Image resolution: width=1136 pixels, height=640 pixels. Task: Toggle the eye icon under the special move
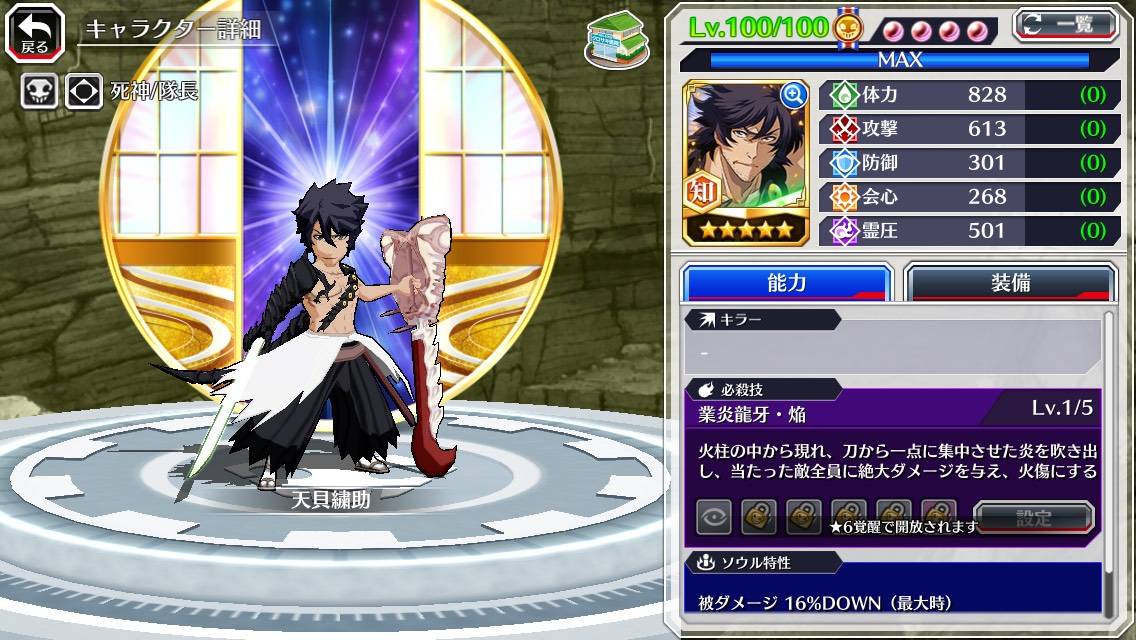pos(714,517)
